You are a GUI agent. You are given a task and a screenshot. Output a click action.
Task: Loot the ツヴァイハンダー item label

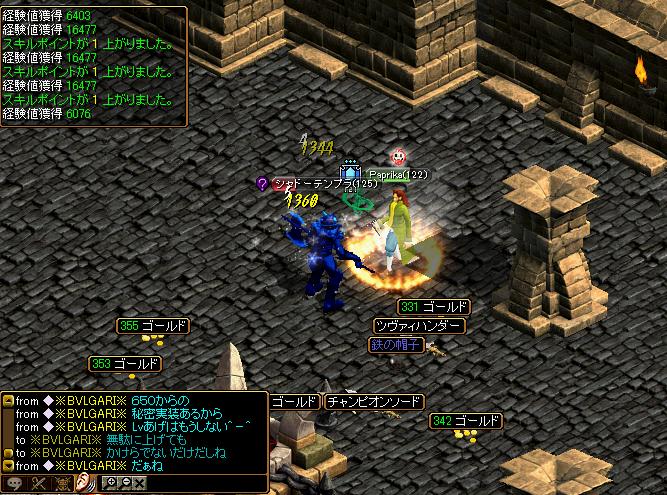(x=418, y=326)
